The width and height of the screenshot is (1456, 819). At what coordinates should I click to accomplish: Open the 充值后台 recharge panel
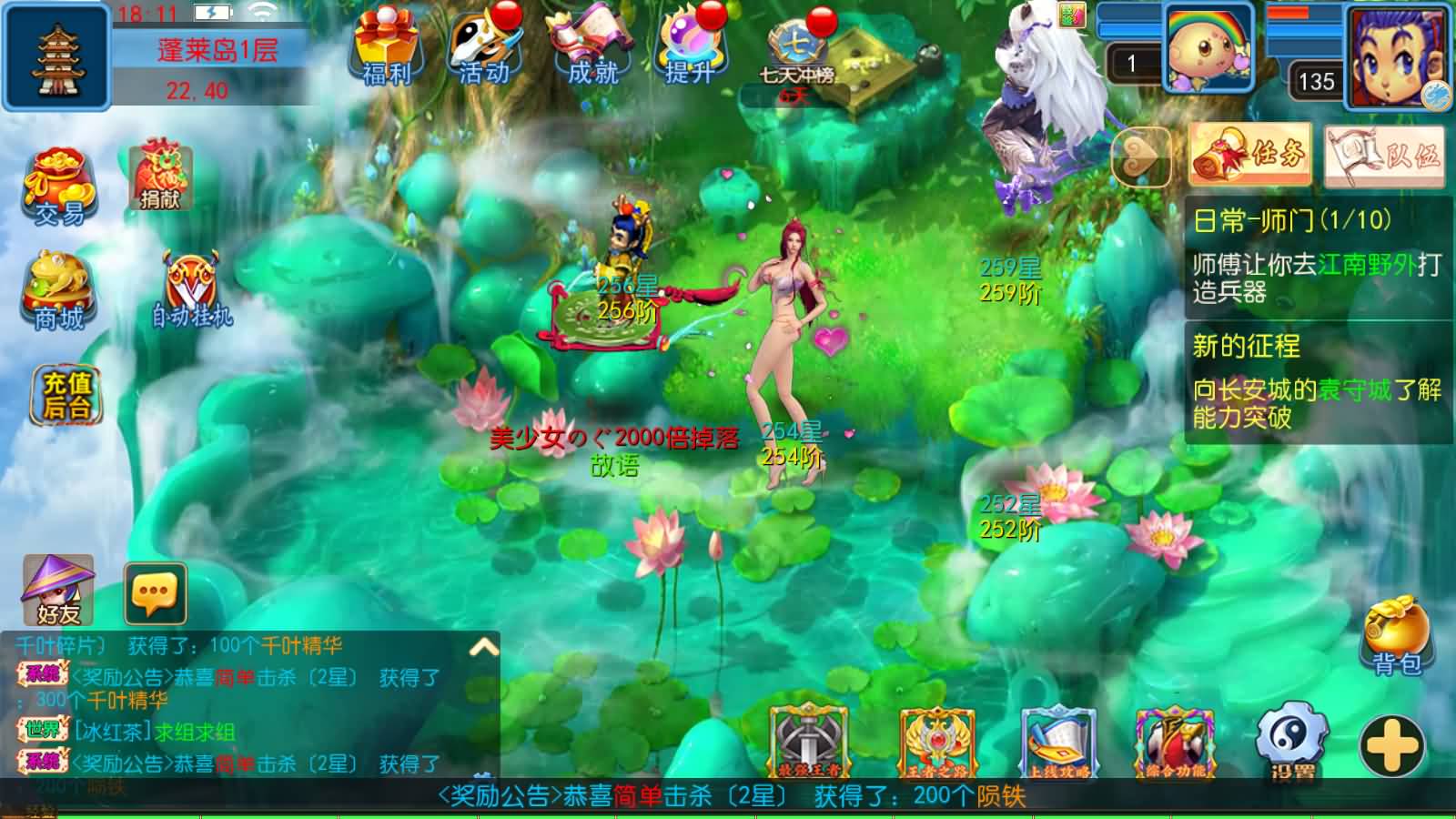click(67, 396)
